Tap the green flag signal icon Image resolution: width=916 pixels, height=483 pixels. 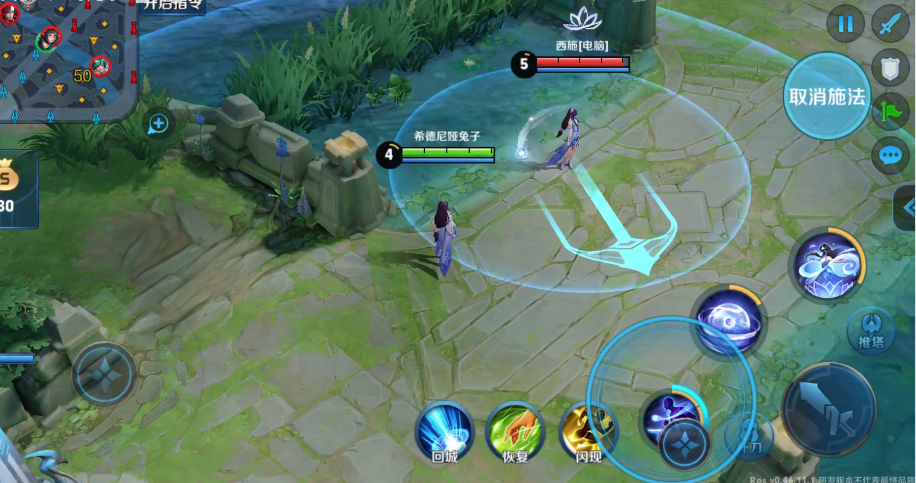pos(889,111)
